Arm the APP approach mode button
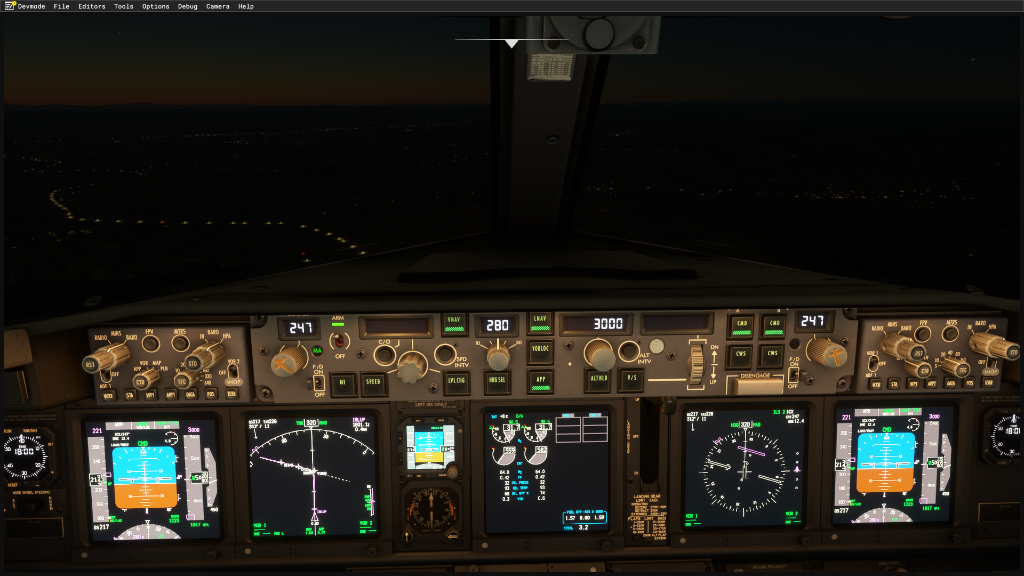The width and height of the screenshot is (1024, 576). coord(541,380)
